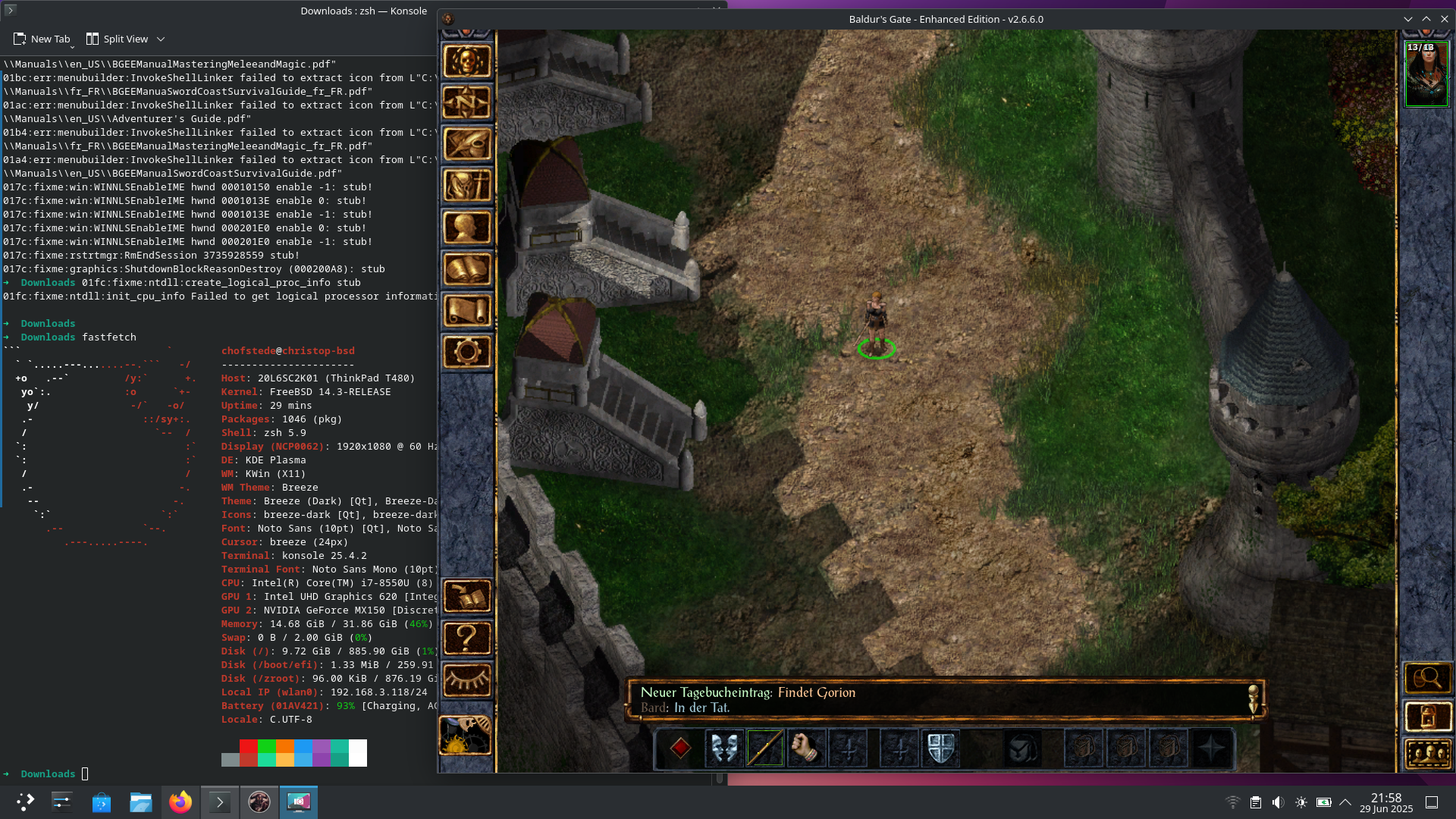This screenshot has width=1456, height=819.
Task: Activate the bard song masks ability
Action: pyautogui.click(x=723, y=748)
